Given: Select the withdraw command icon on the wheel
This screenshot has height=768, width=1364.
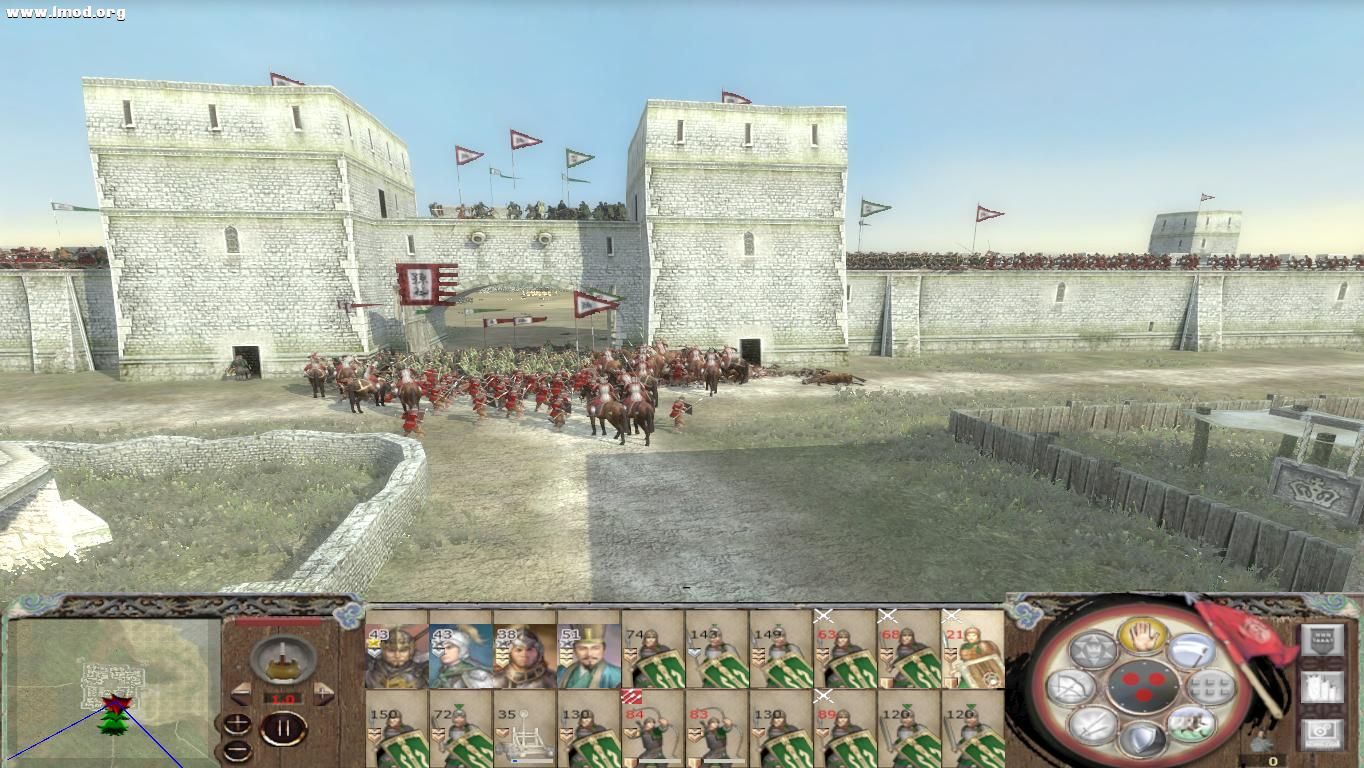Looking at the screenshot, I should (1191, 650).
